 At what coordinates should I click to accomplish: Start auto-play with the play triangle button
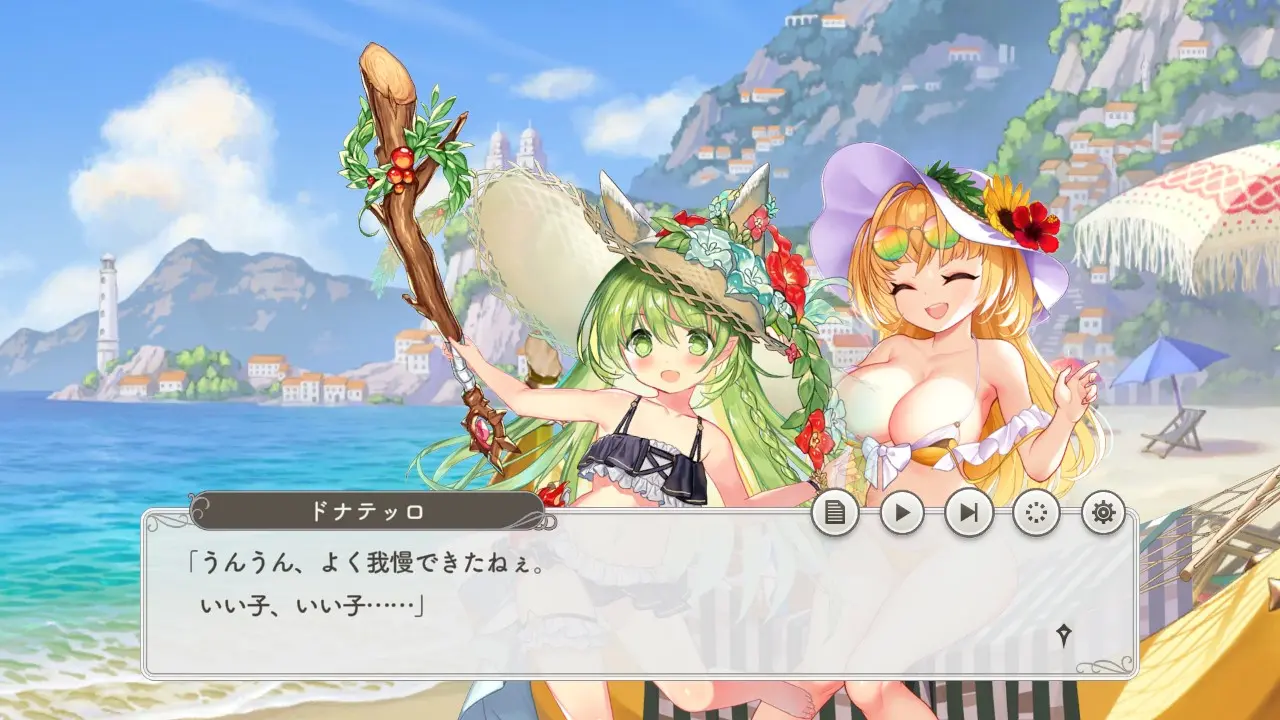[902, 514]
